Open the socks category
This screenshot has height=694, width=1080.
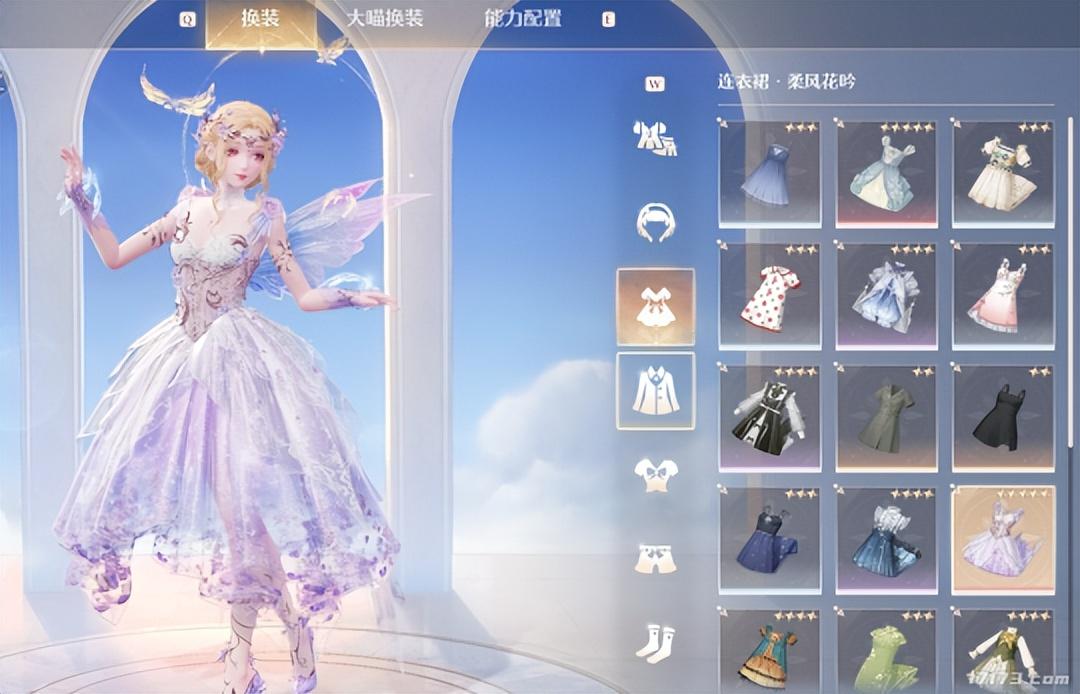pos(655,642)
